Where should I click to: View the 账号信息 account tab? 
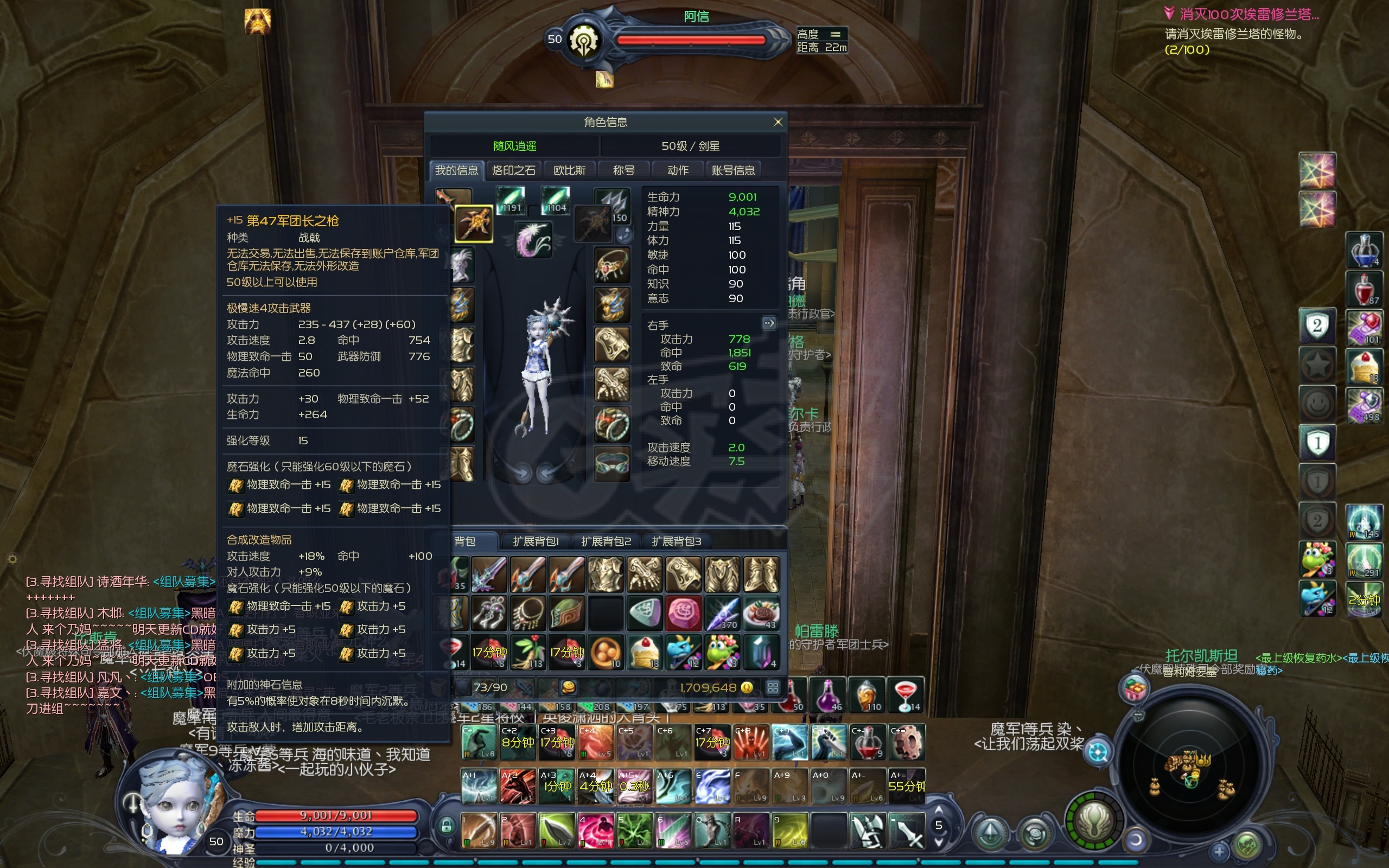[733, 170]
